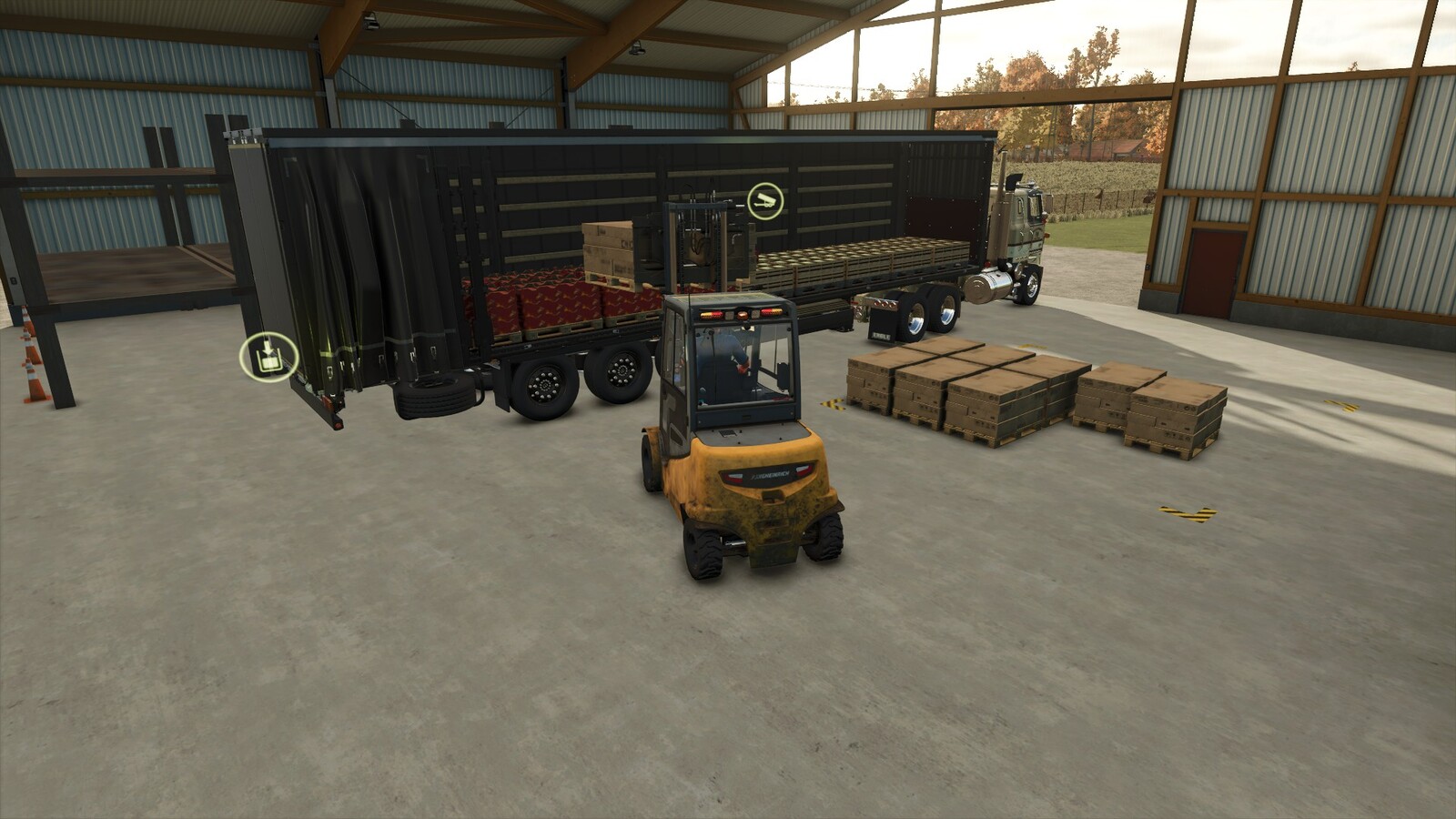Click the Jungheinrich logo on the forklift body
The height and width of the screenshot is (819, 1456).
pyautogui.click(x=771, y=473)
